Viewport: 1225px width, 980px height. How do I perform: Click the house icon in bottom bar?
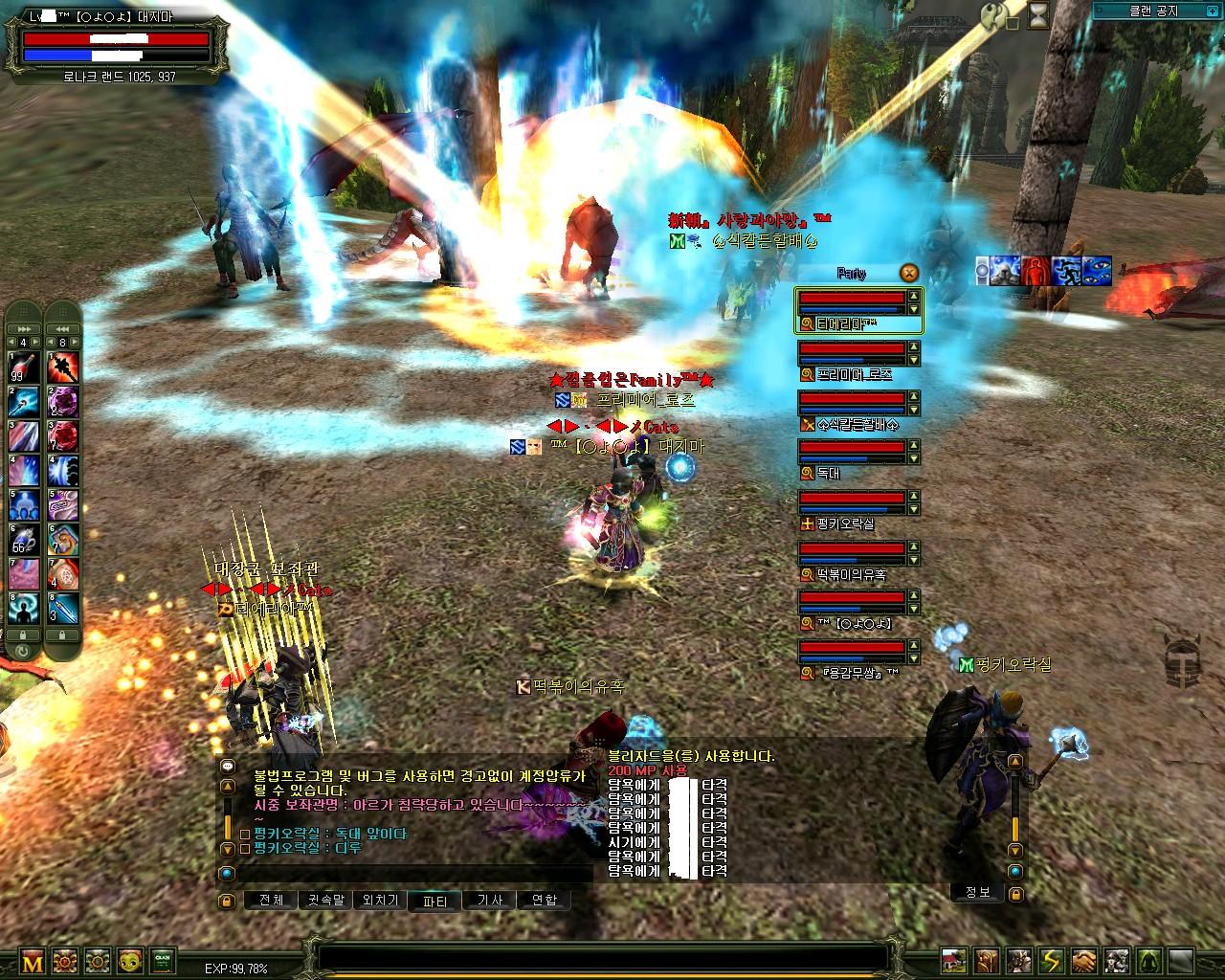(954, 961)
